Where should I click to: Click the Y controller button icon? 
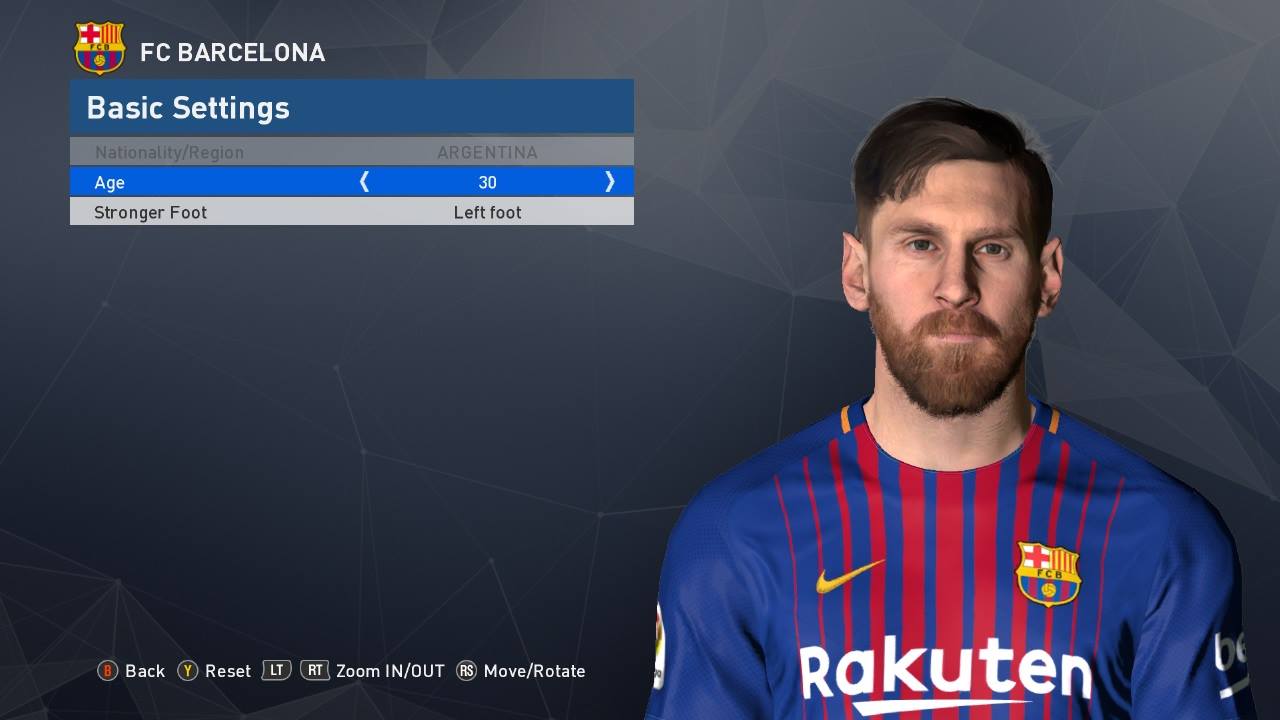[187, 671]
